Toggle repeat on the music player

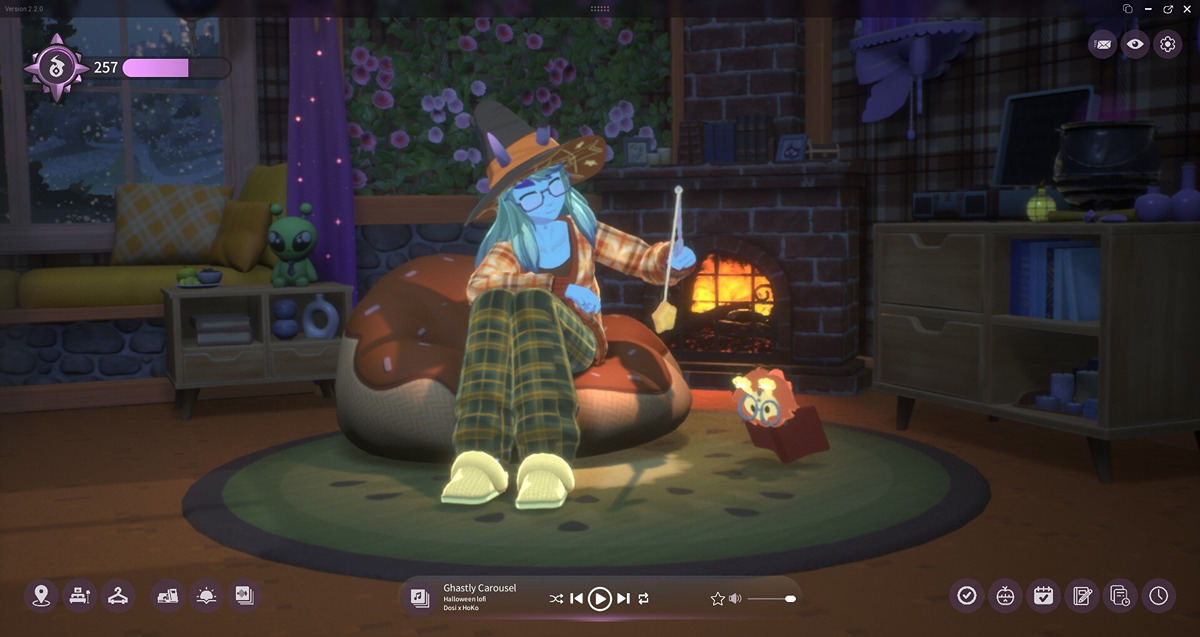643,598
